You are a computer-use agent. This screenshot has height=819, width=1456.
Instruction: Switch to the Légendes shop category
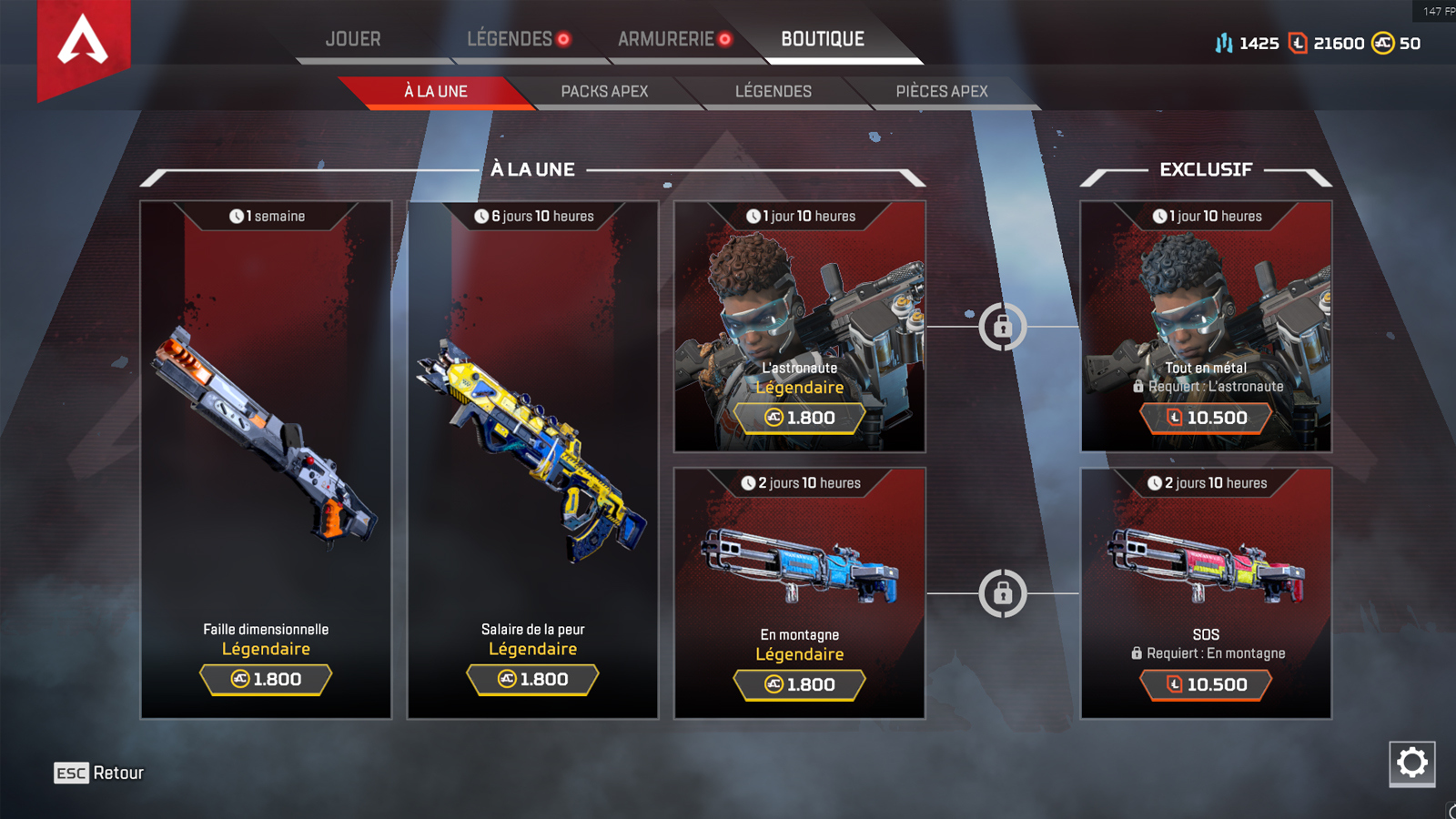[x=773, y=91]
